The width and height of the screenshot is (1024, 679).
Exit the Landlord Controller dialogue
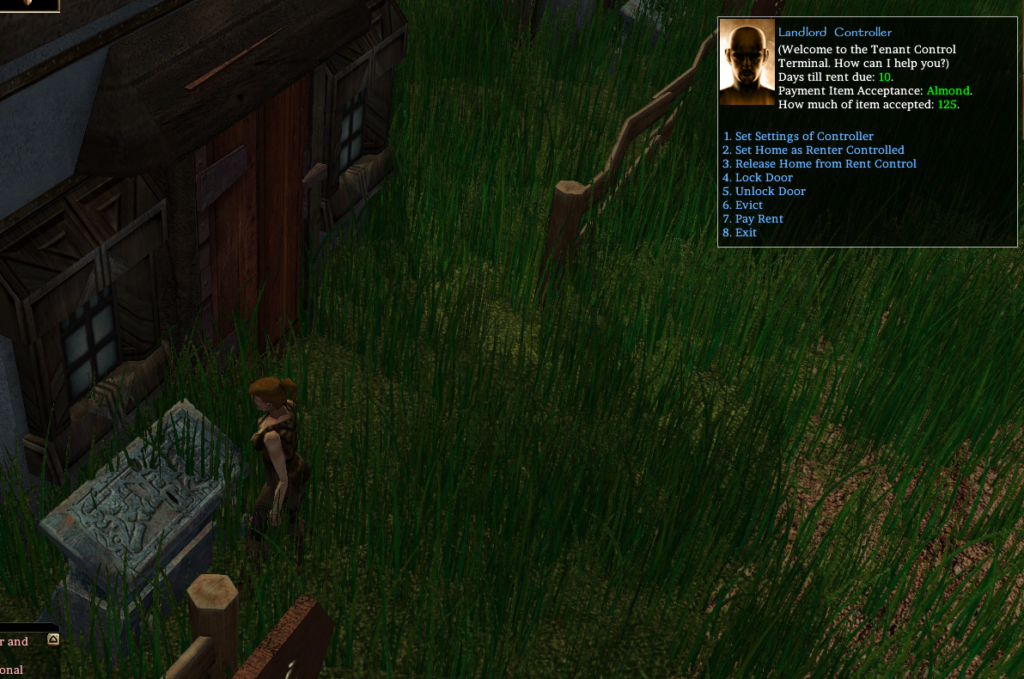click(x=745, y=233)
